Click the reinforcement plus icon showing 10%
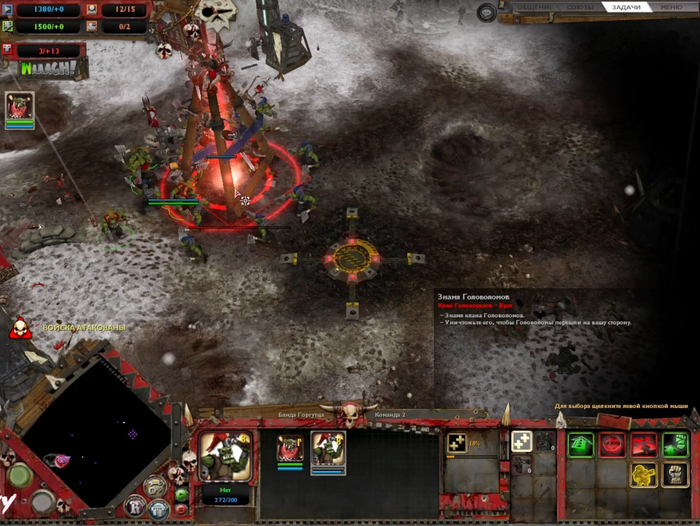This screenshot has width=700, height=526. [x=458, y=442]
